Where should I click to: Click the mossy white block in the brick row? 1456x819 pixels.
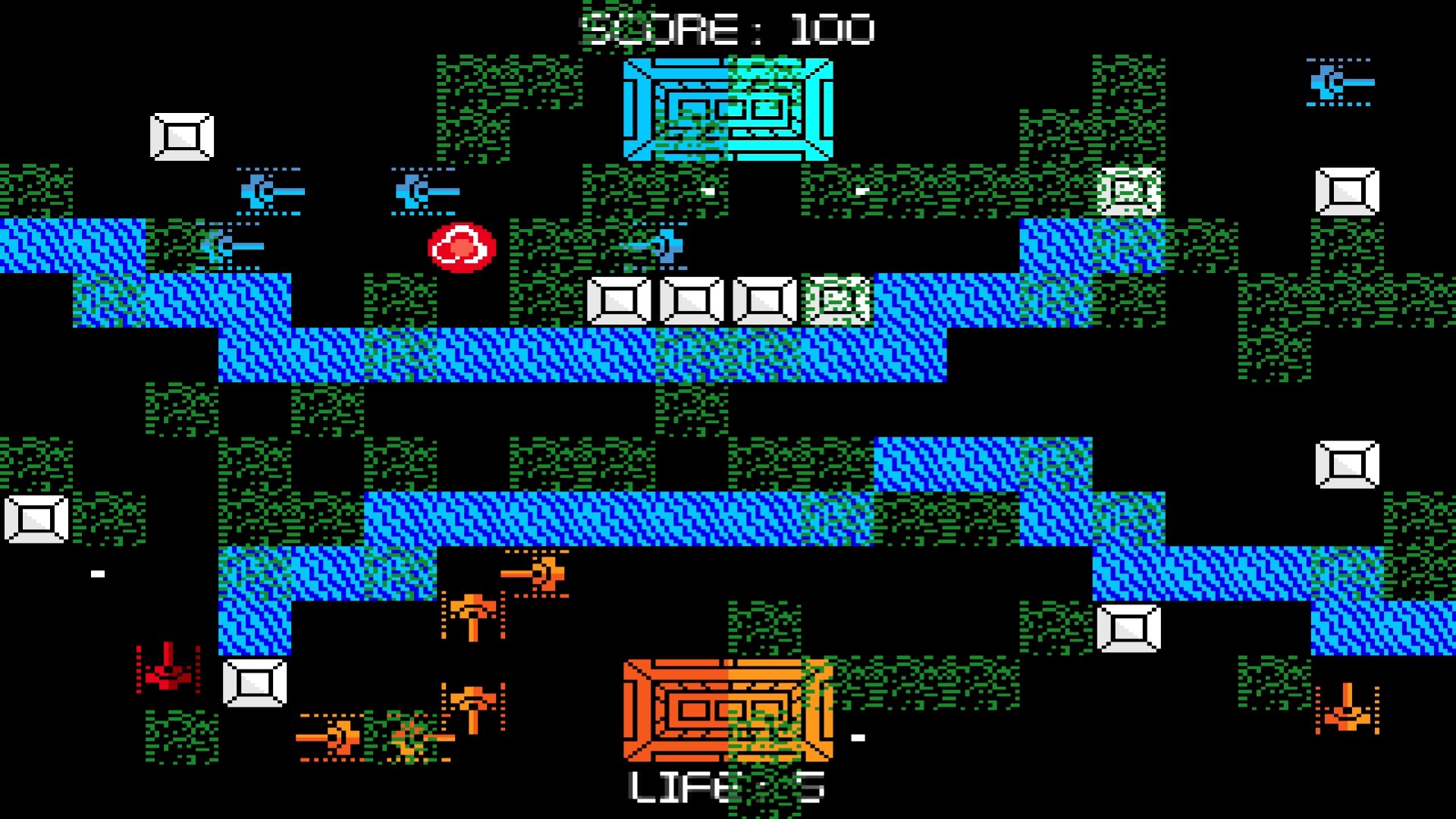coord(834,300)
